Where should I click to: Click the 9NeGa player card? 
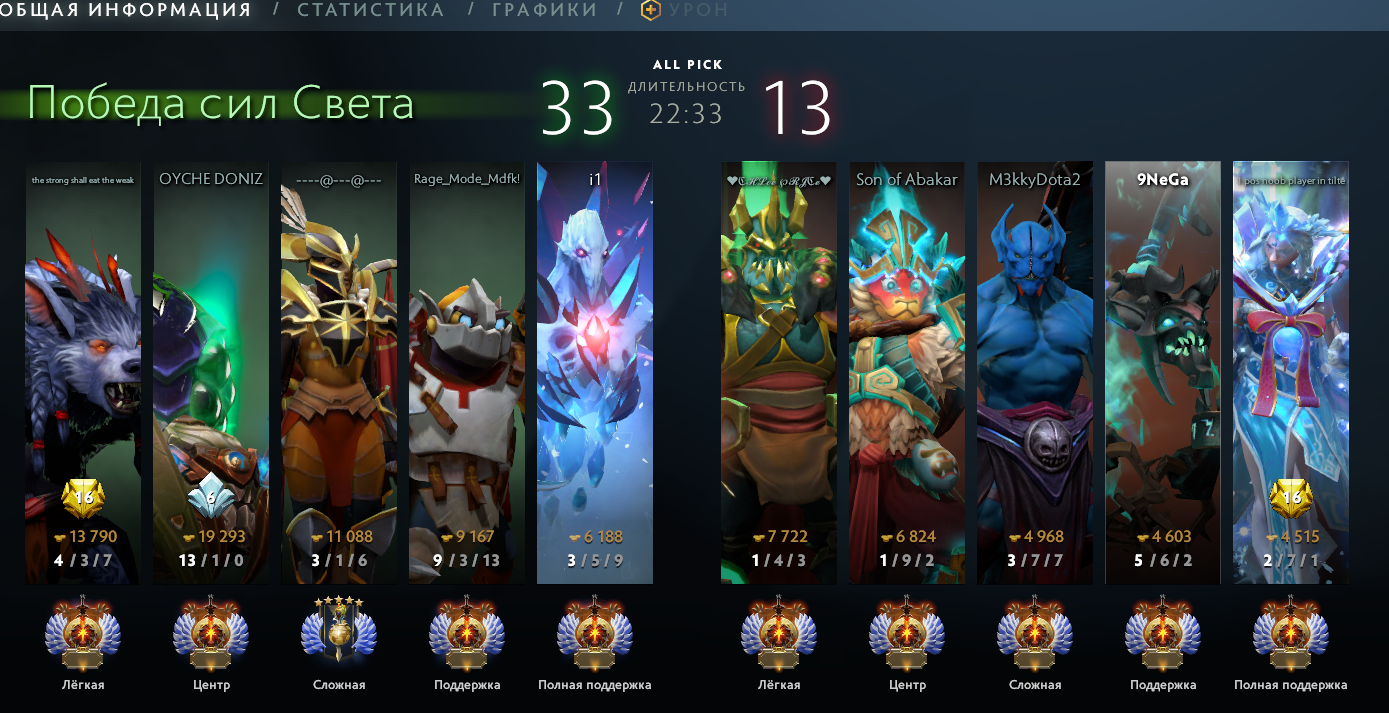coord(1163,372)
